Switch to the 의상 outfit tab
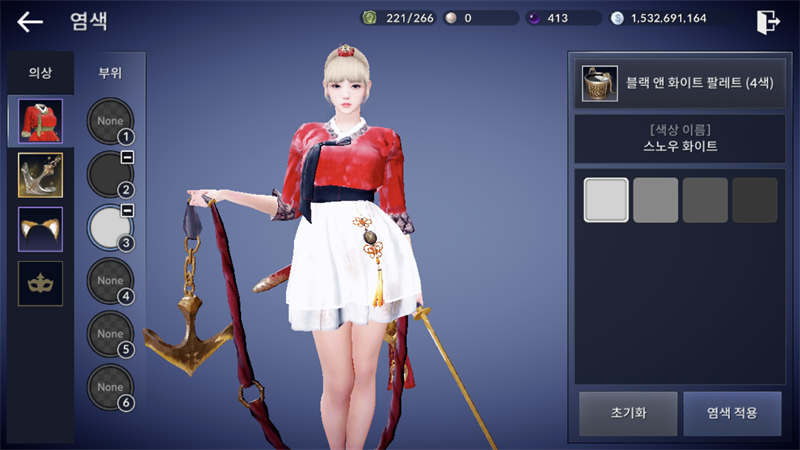Screen dimensions: 800x450 click(40, 73)
